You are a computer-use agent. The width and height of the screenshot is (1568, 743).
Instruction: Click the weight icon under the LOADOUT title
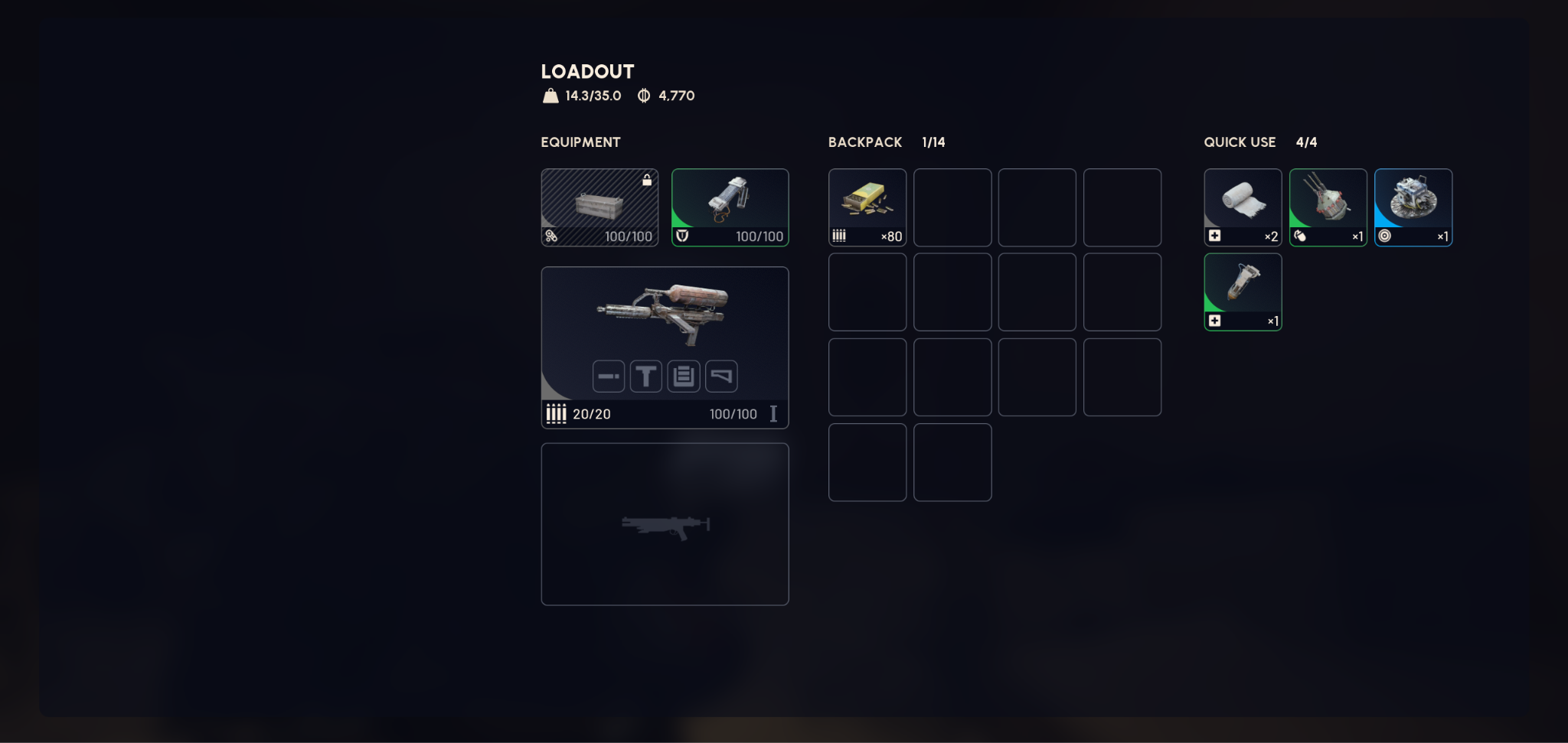(x=549, y=95)
